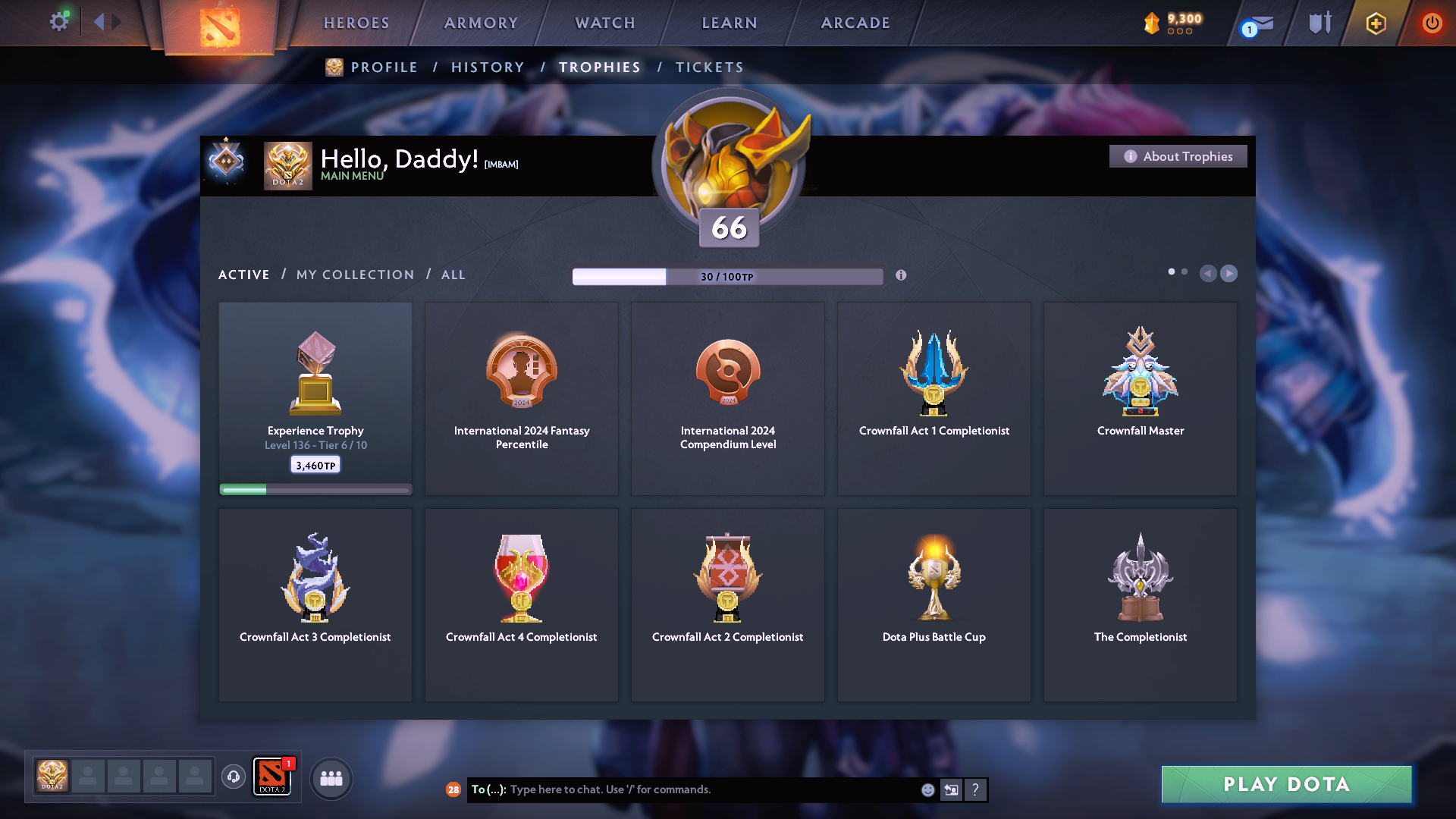Switch to the Learn section
1456x819 pixels.
(x=730, y=23)
